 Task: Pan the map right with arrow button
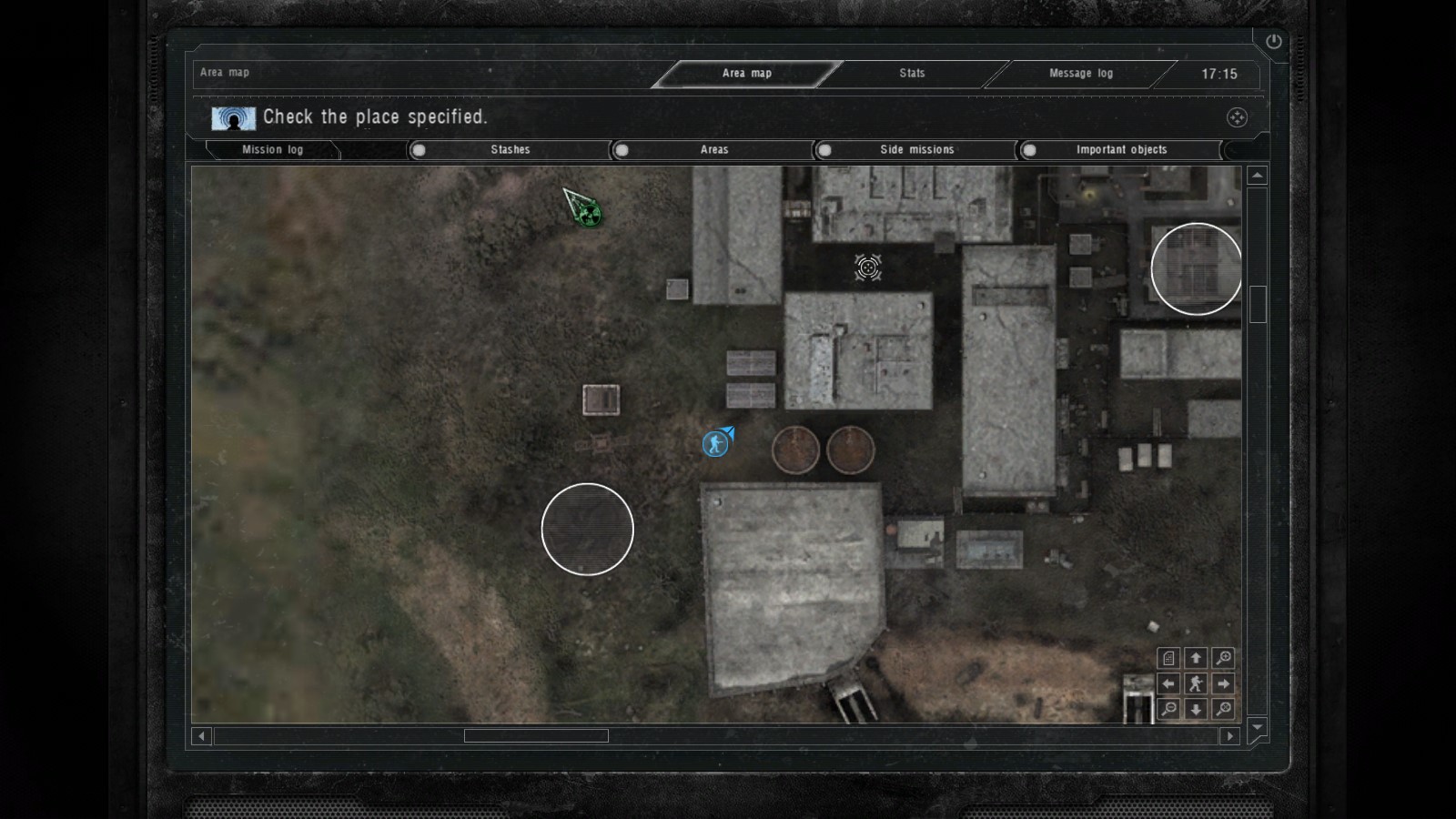tap(1224, 683)
